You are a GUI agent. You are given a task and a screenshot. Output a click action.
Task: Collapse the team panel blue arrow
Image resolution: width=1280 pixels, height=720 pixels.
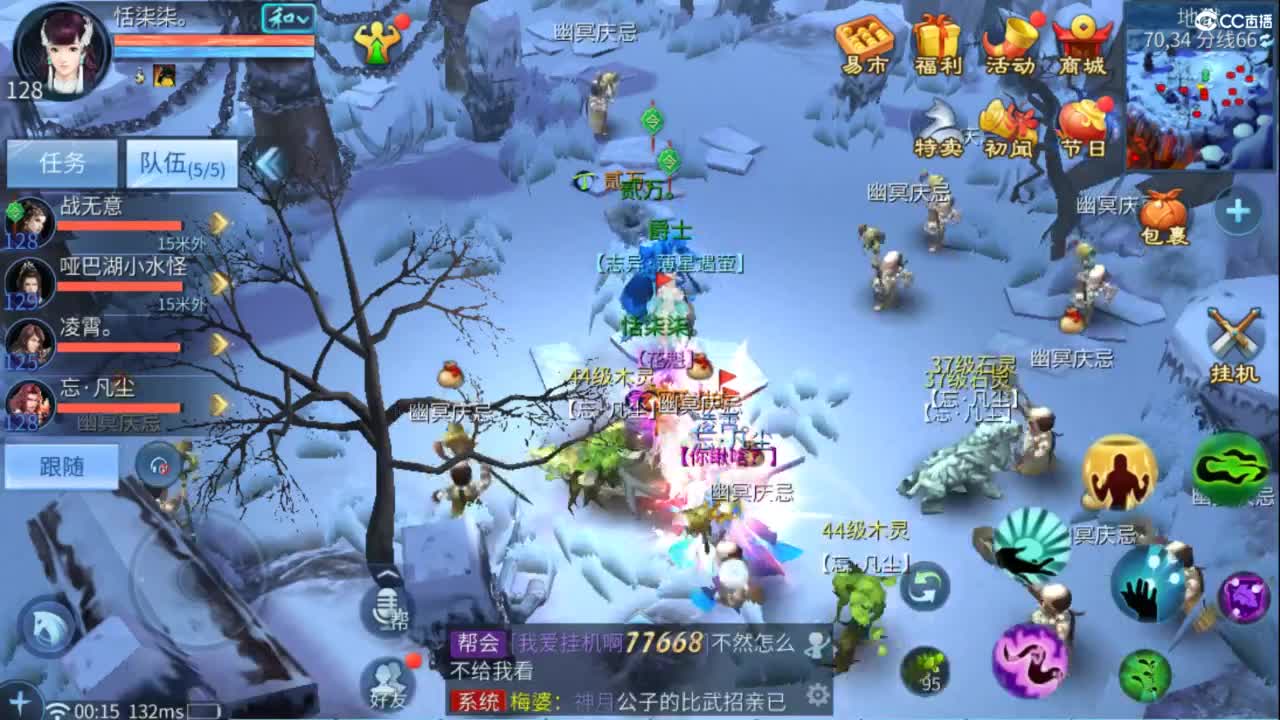point(266,165)
